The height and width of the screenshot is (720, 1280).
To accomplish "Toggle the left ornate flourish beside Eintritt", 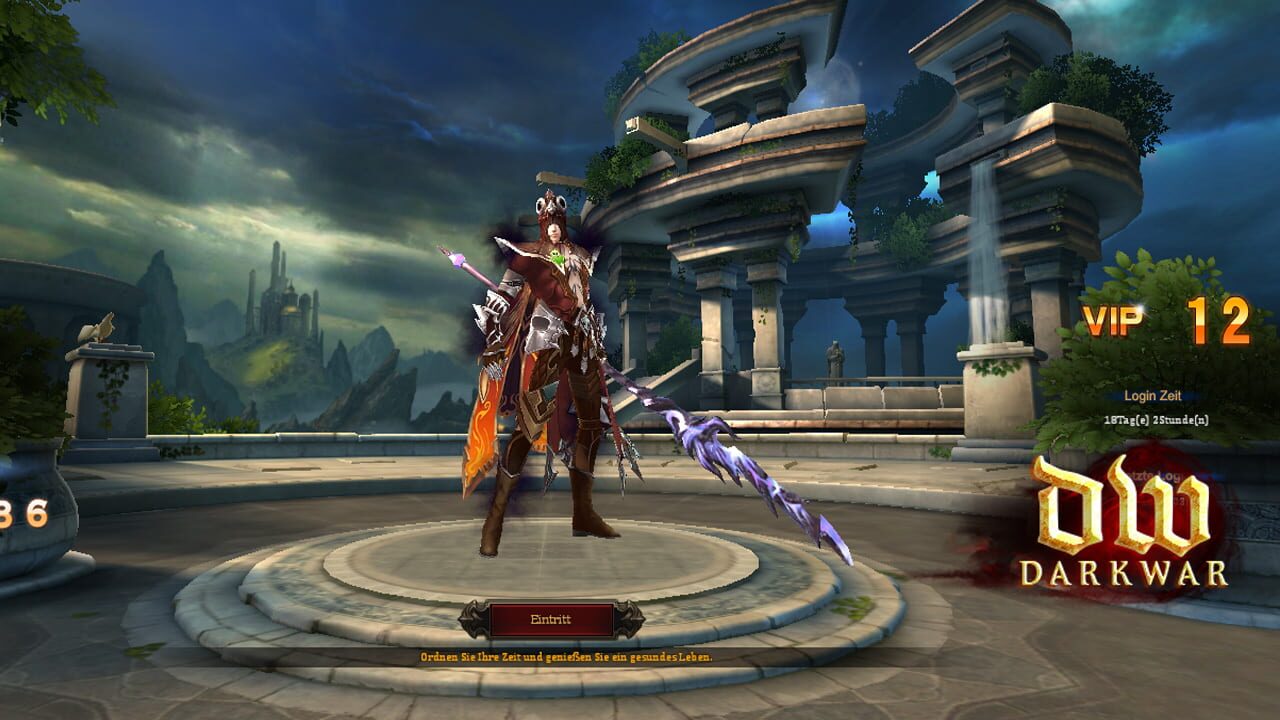I will point(472,620).
